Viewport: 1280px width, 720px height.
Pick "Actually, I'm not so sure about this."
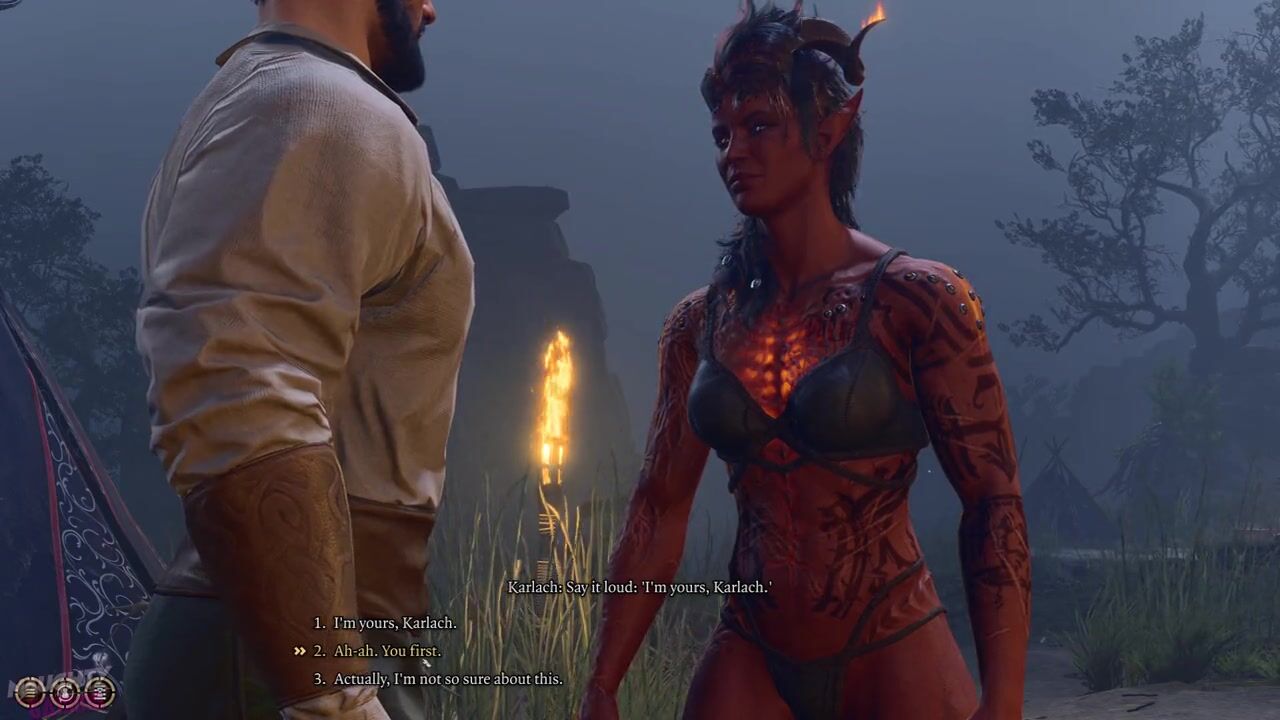[x=447, y=679]
